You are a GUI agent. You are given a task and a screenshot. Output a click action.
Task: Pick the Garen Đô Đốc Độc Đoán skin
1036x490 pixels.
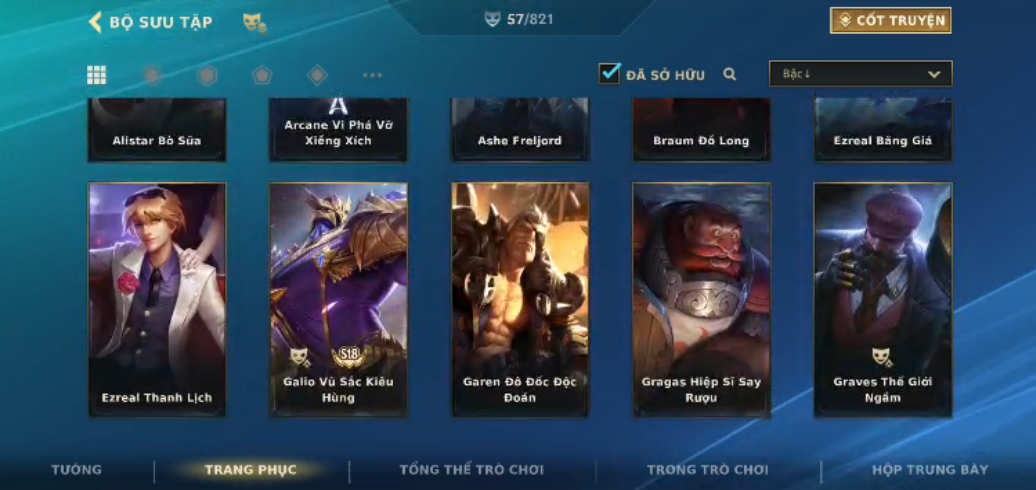(520, 298)
